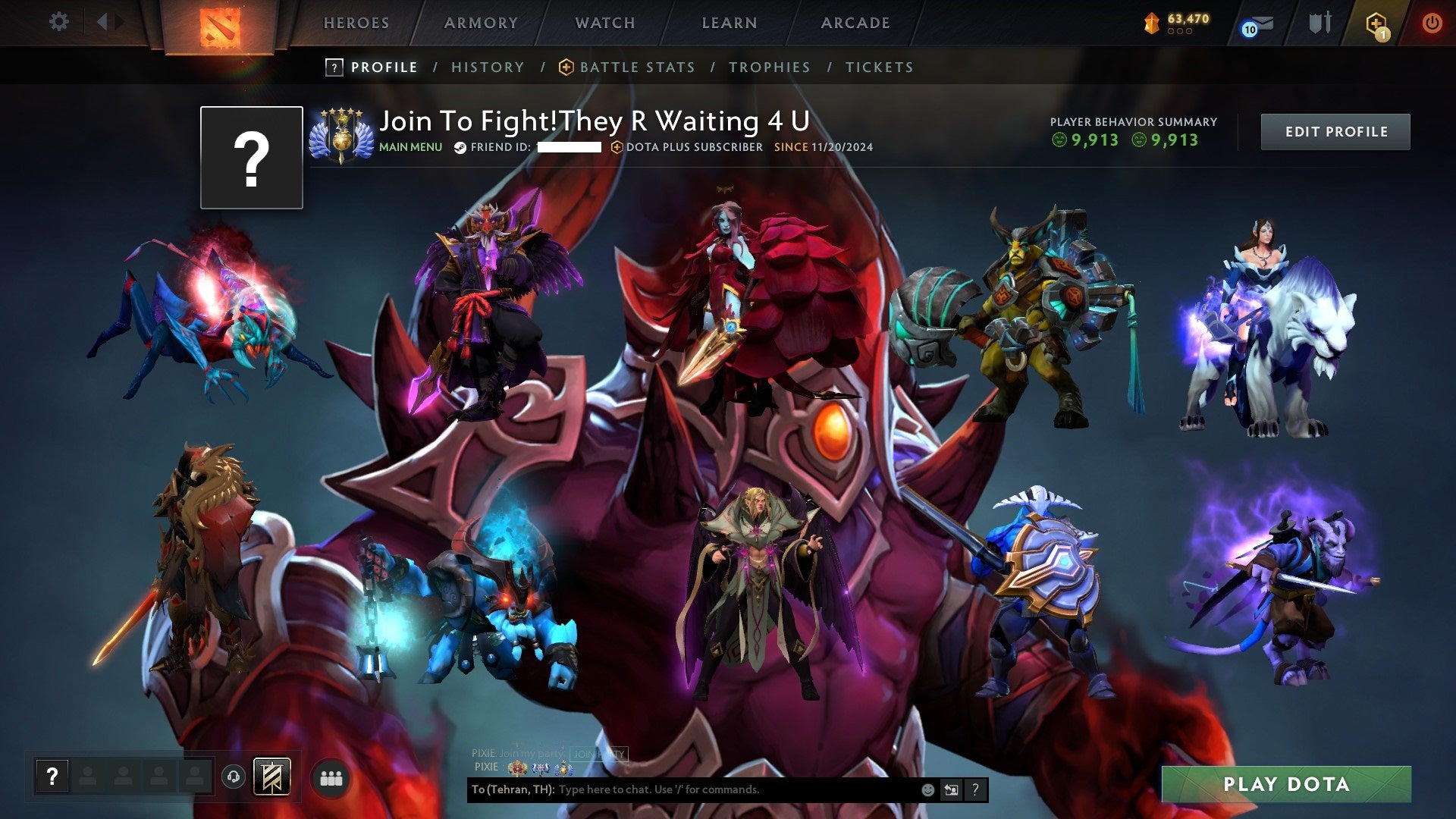Viewport: 1456px width, 819px height.
Task: Click the power exit icon top right
Action: click(x=1432, y=23)
